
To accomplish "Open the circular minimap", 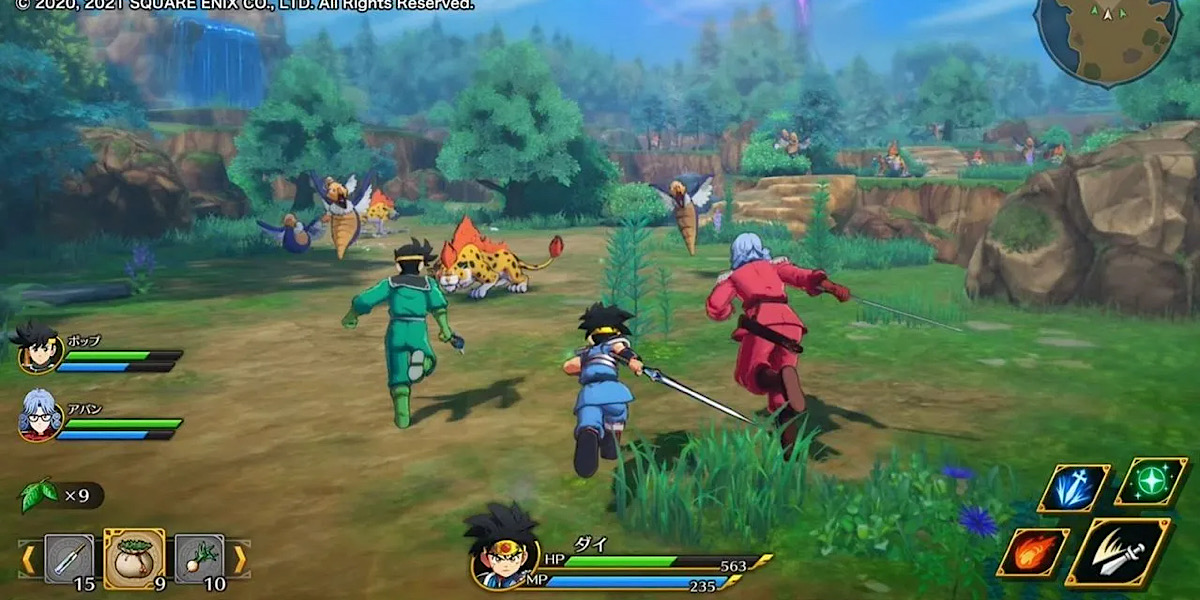I will click(x=1107, y=40).
